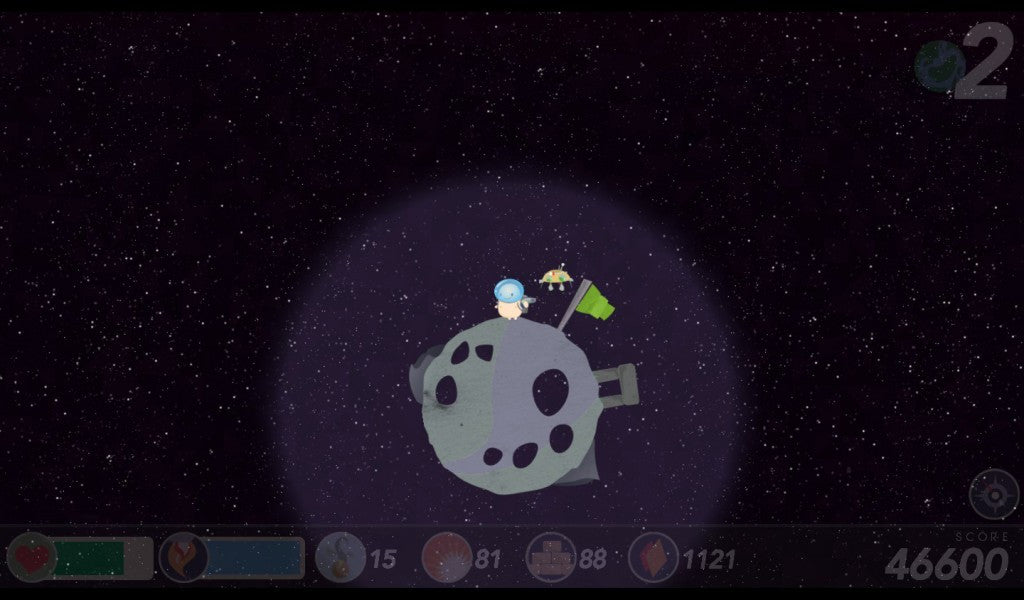The height and width of the screenshot is (600, 1024).
Task: Click the red crystal gems icon
Action: click(x=654, y=557)
